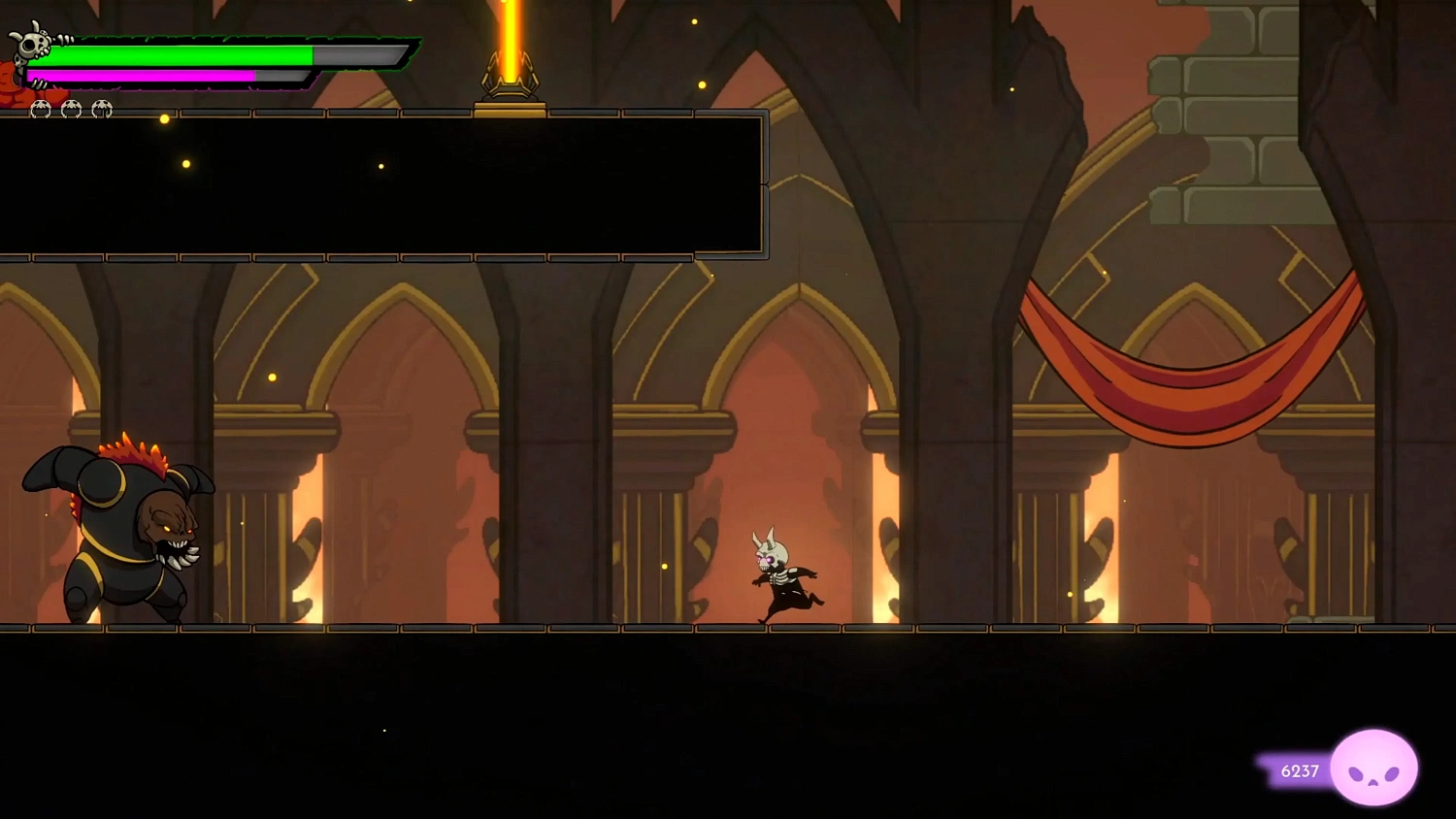
Task: Select the first bat-skull charge icon
Action: click(41, 110)
